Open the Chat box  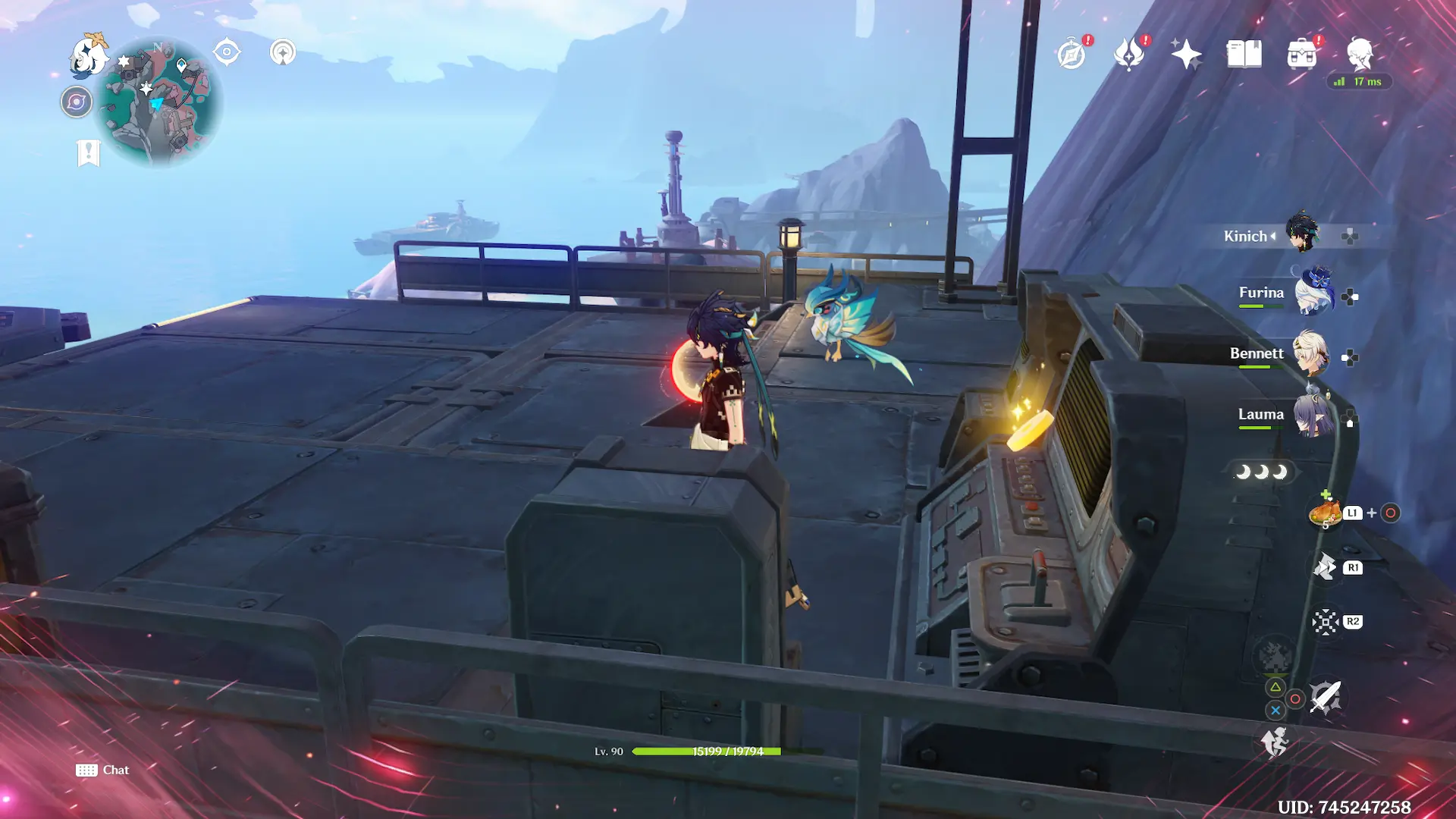coord(102,770)
